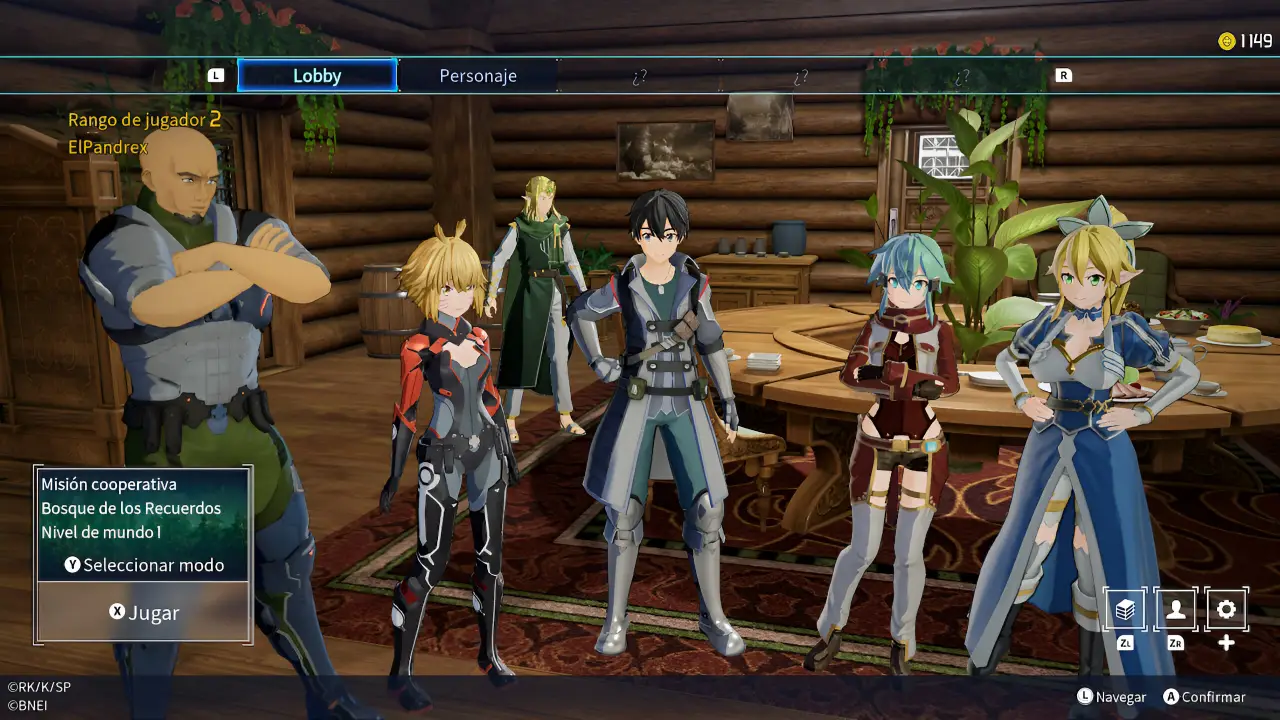1280x720 pixels.
Task: Switch to the Lobby tab
Action: point(317,74)
